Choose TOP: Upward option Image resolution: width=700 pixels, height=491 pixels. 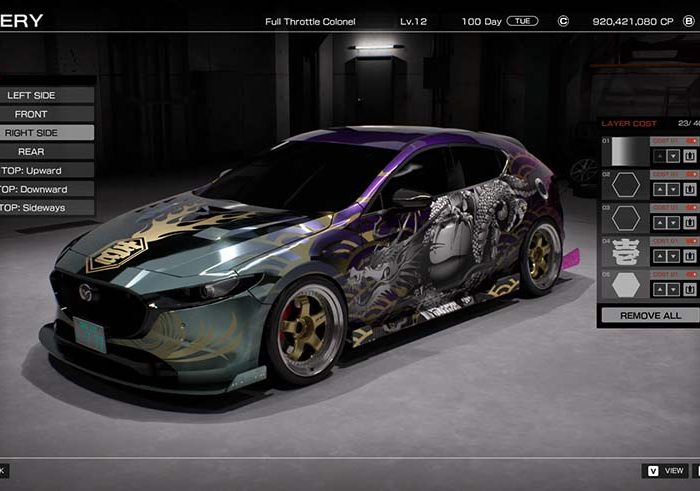(x=32, y=171)
